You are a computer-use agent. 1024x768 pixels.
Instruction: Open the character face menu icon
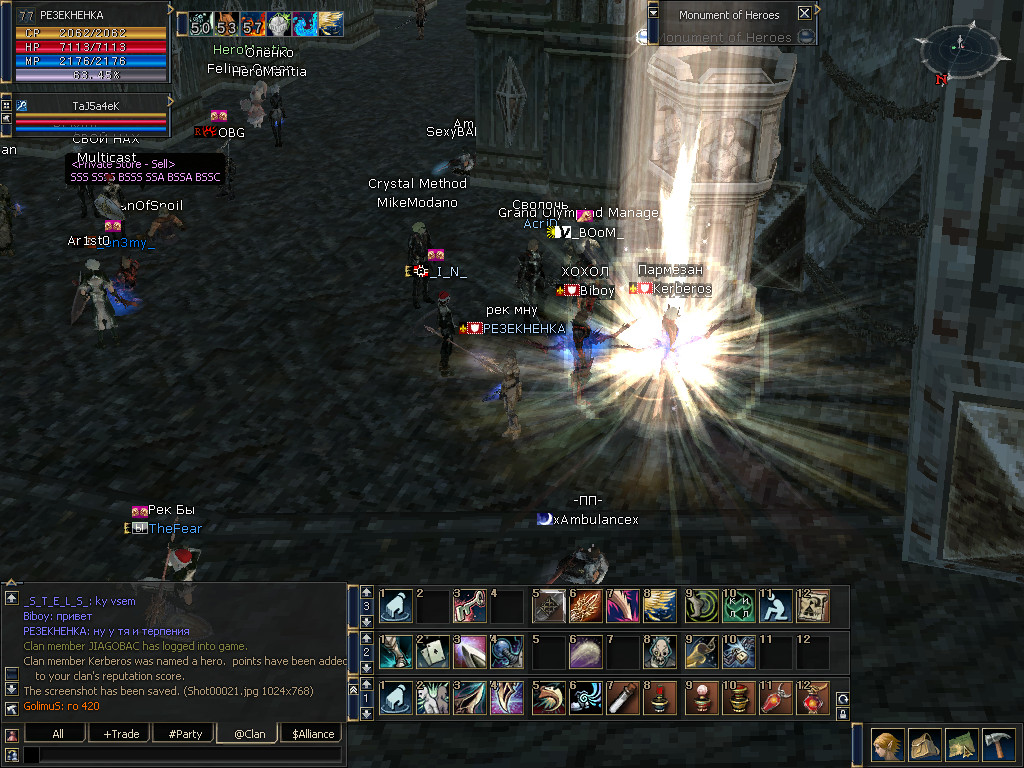(x=886, y=745)
